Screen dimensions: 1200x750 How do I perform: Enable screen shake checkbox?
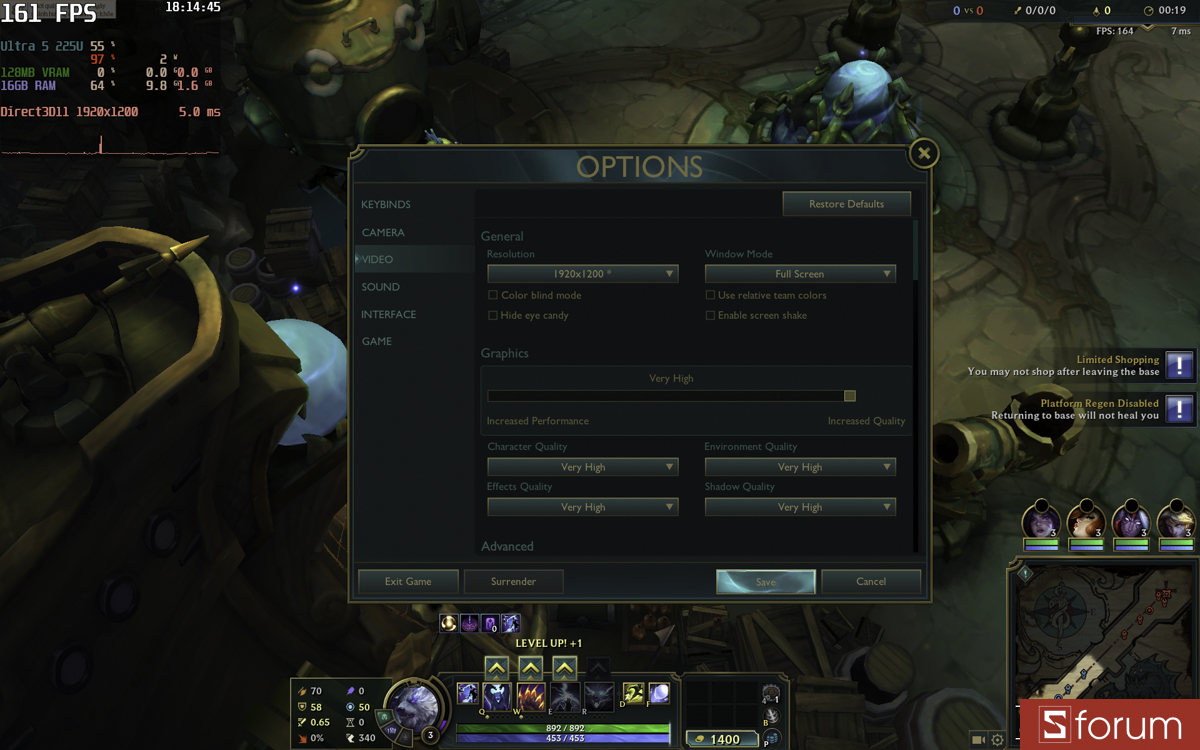pos(710,316)
